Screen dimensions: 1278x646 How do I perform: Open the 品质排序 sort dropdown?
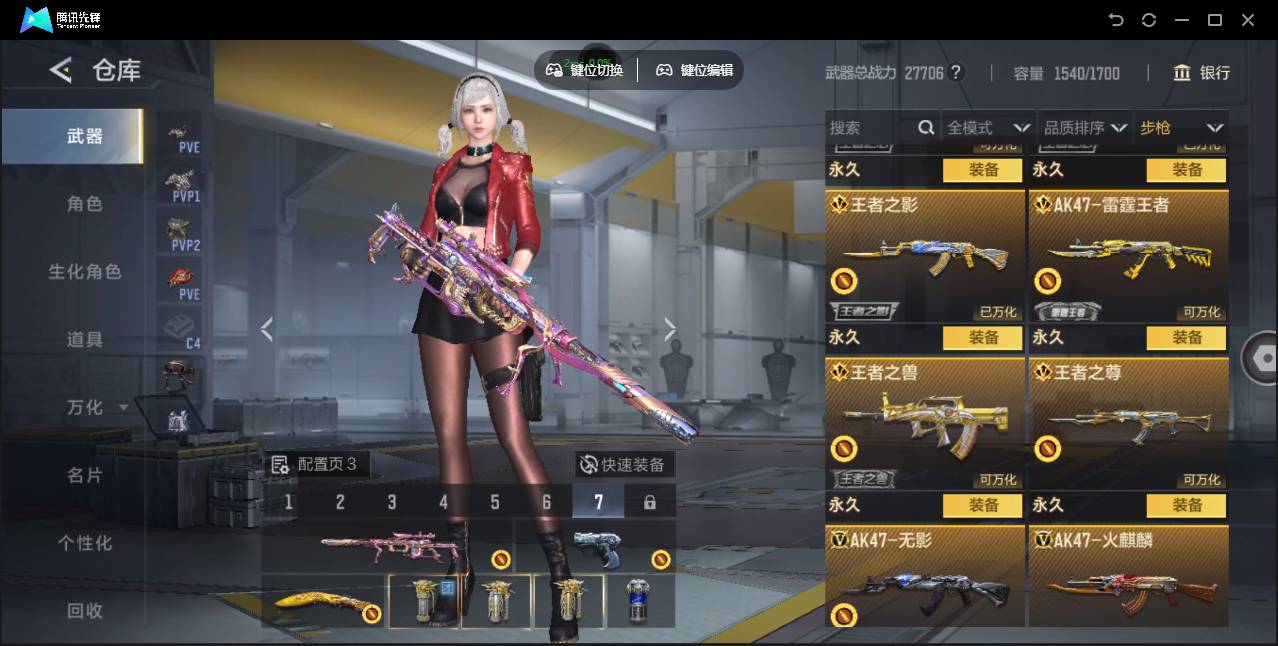(x=1085, y=128)
